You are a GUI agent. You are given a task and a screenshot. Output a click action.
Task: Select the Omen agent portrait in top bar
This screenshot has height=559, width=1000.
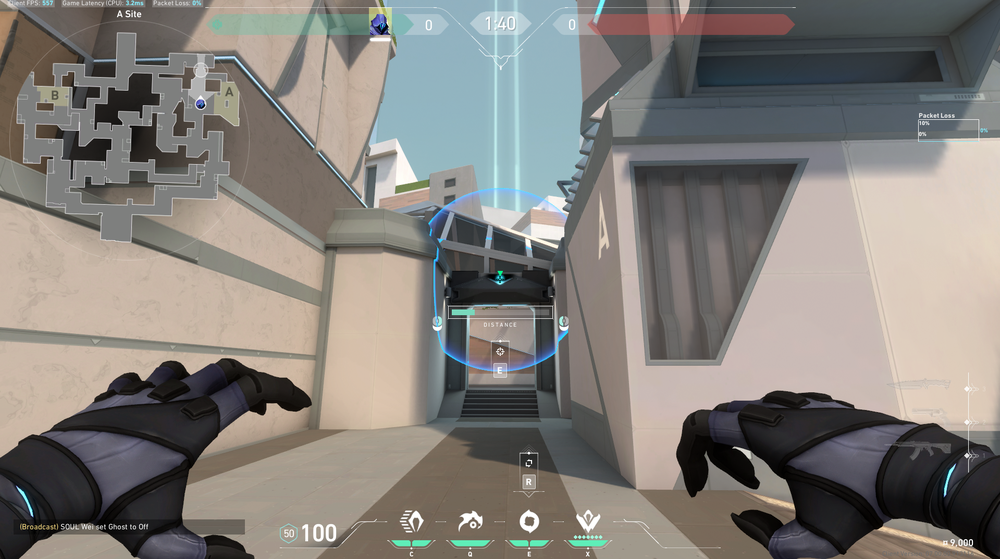click(380, 24)
